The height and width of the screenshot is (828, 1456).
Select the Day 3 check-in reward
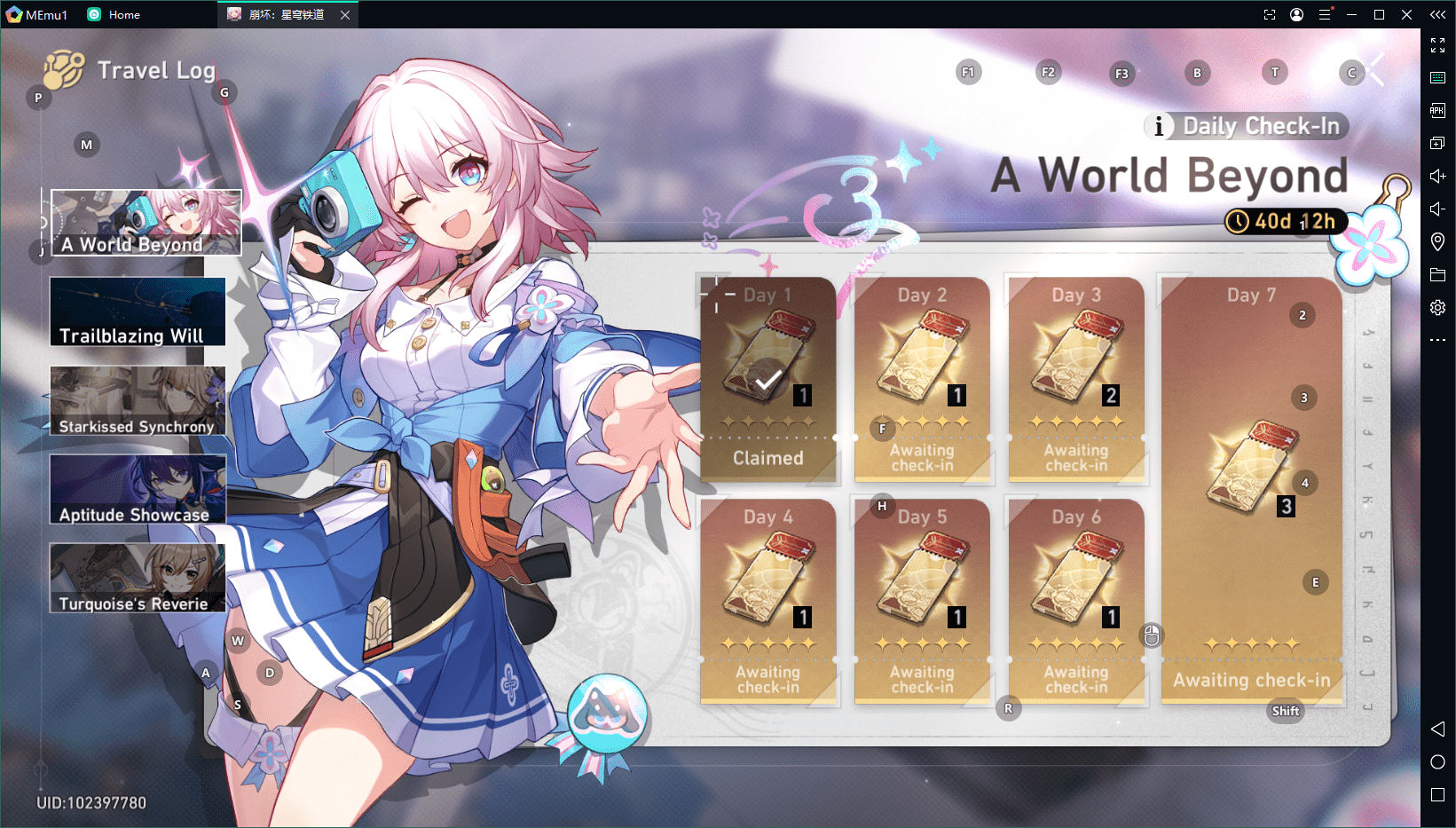click(x=1076, y=380)
